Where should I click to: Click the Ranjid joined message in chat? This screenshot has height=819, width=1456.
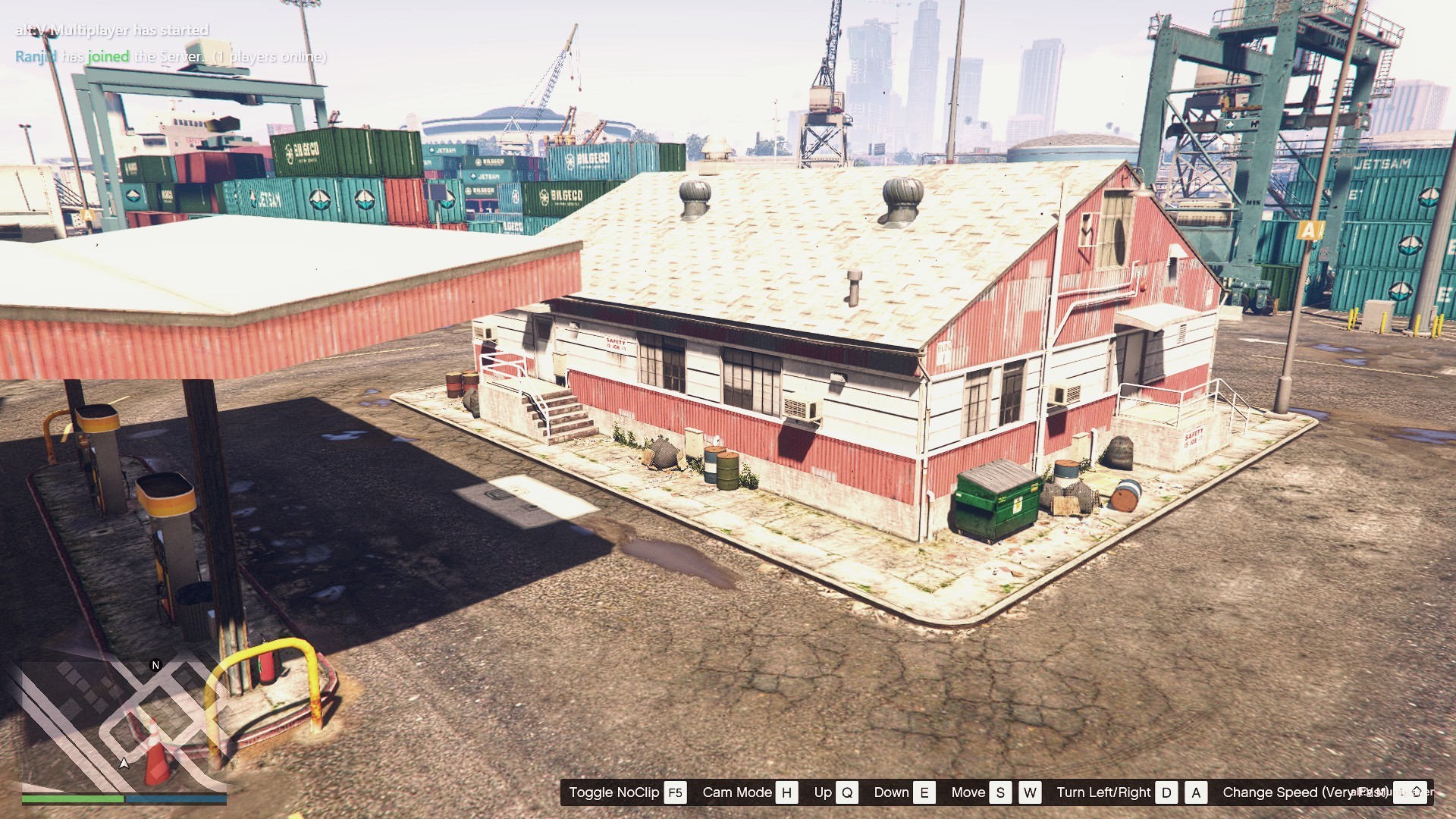click(x=171, y=56)
